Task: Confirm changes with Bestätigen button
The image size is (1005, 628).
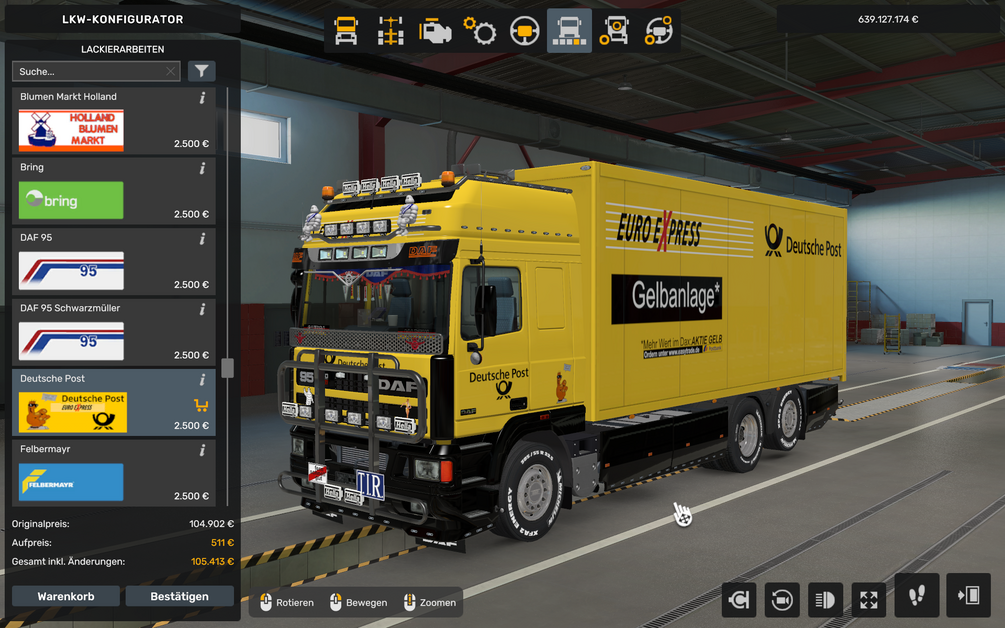Action: [x=180, y=597]
